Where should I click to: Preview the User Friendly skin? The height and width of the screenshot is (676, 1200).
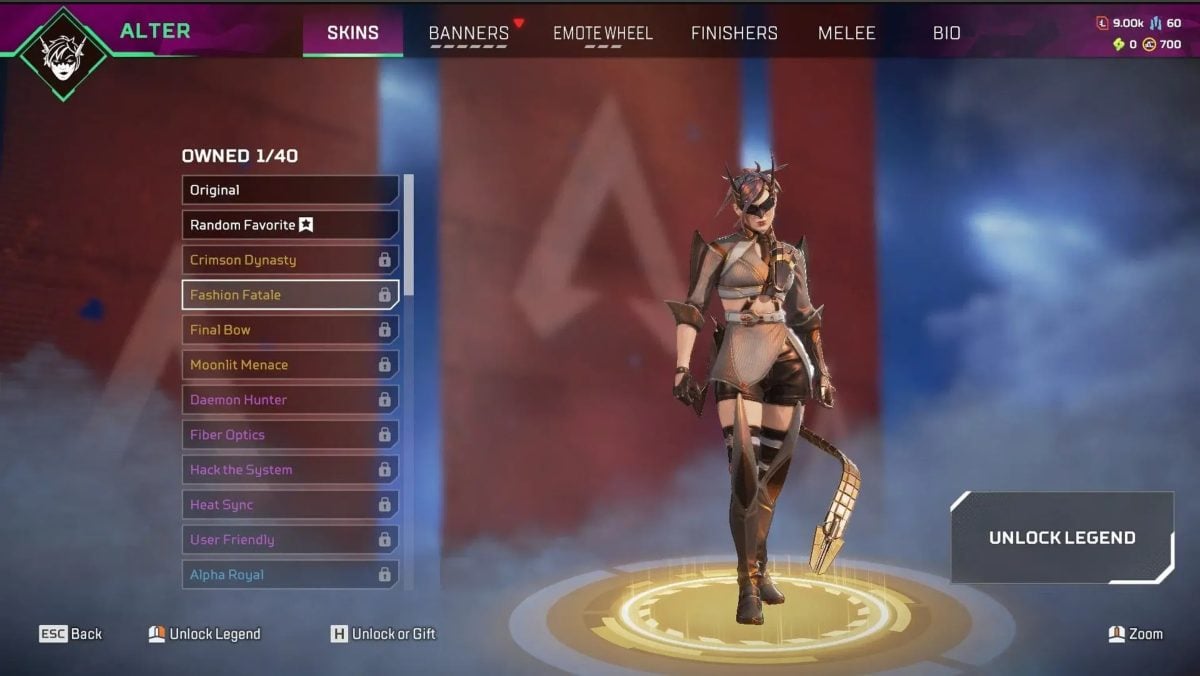(290, 540)
